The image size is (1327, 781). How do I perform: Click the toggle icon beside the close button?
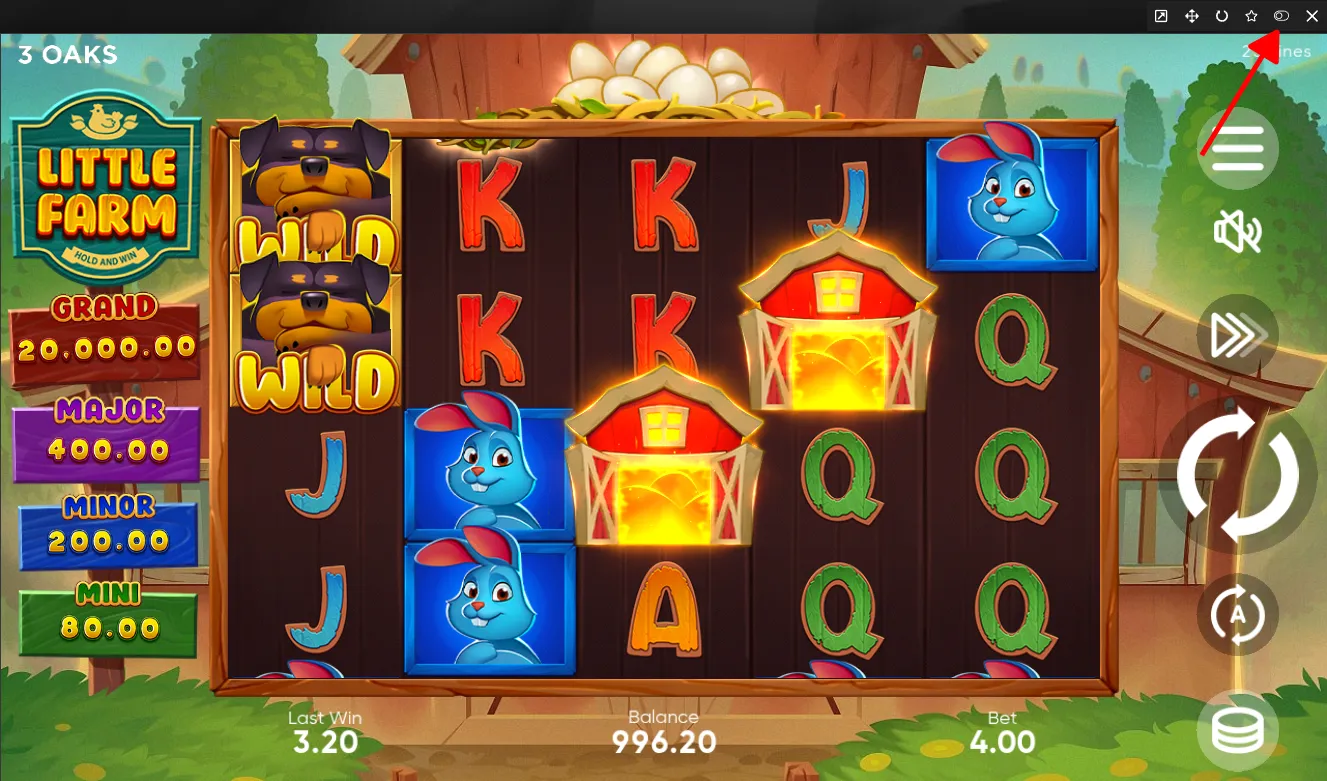click(x=1281, y=16)
